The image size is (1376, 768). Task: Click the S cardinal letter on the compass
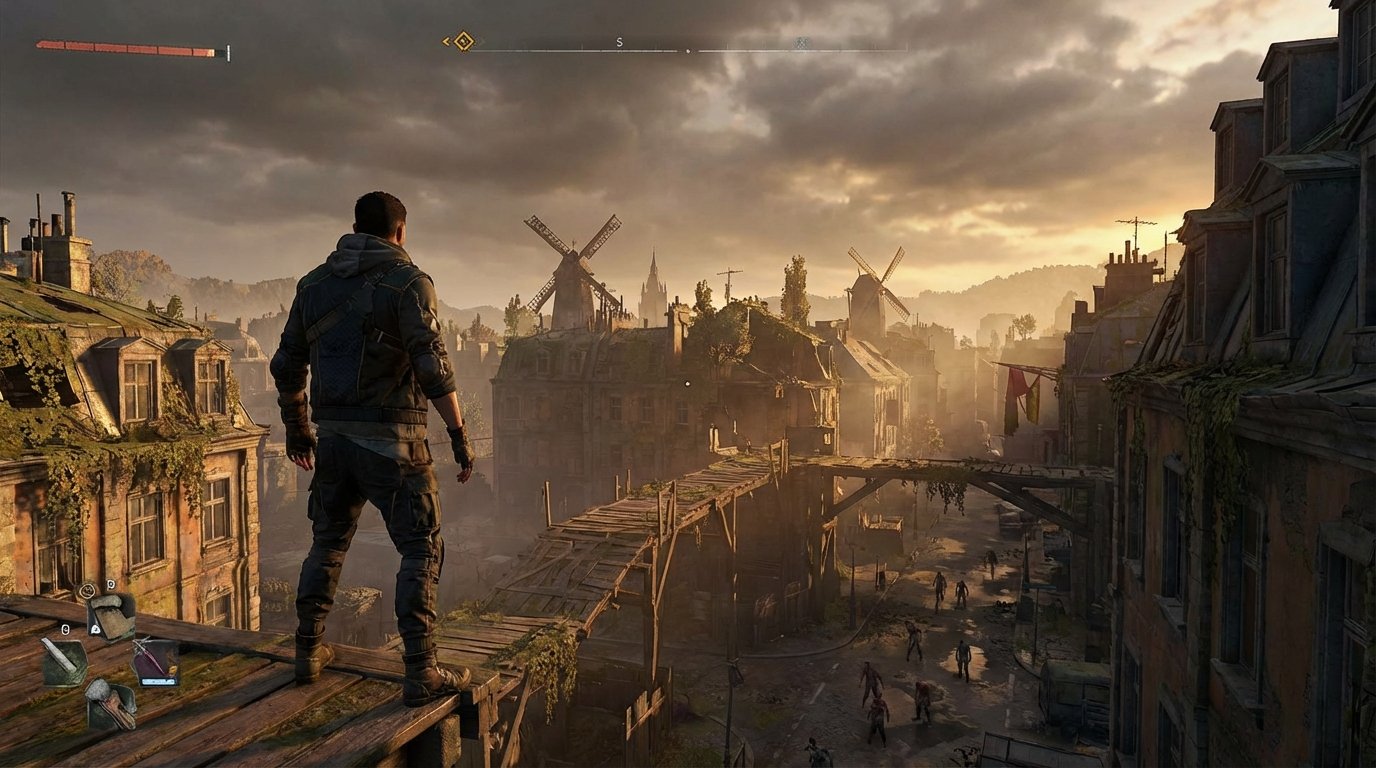point(620,43)
